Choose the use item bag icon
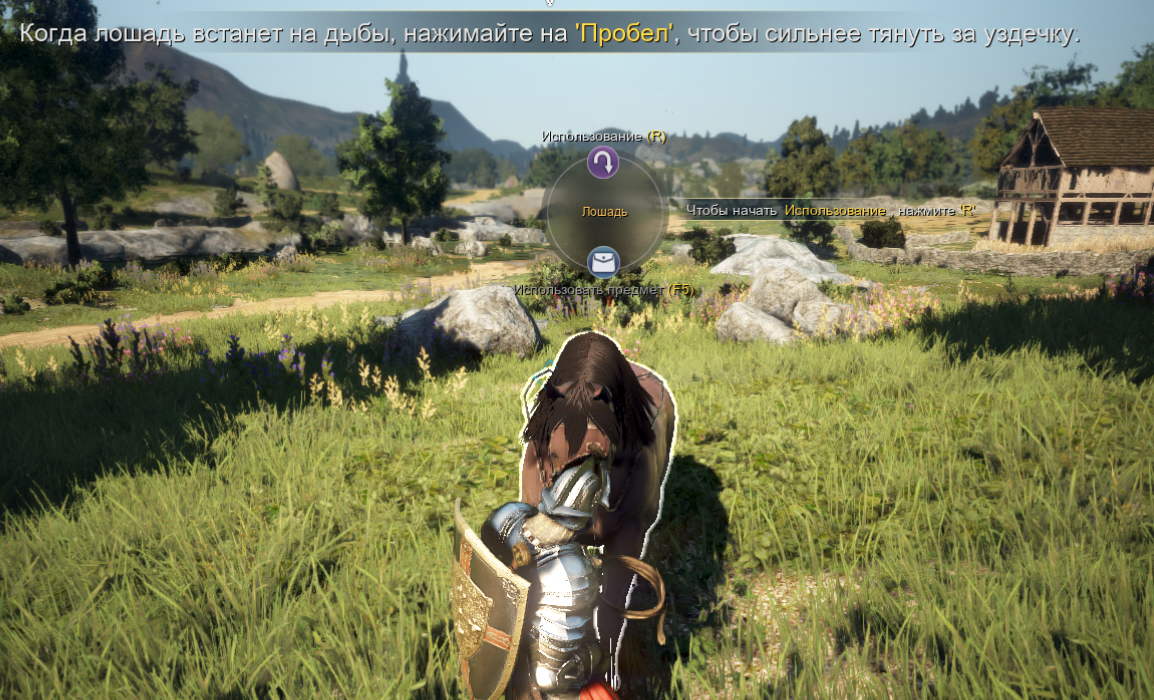 pos(603,263)
